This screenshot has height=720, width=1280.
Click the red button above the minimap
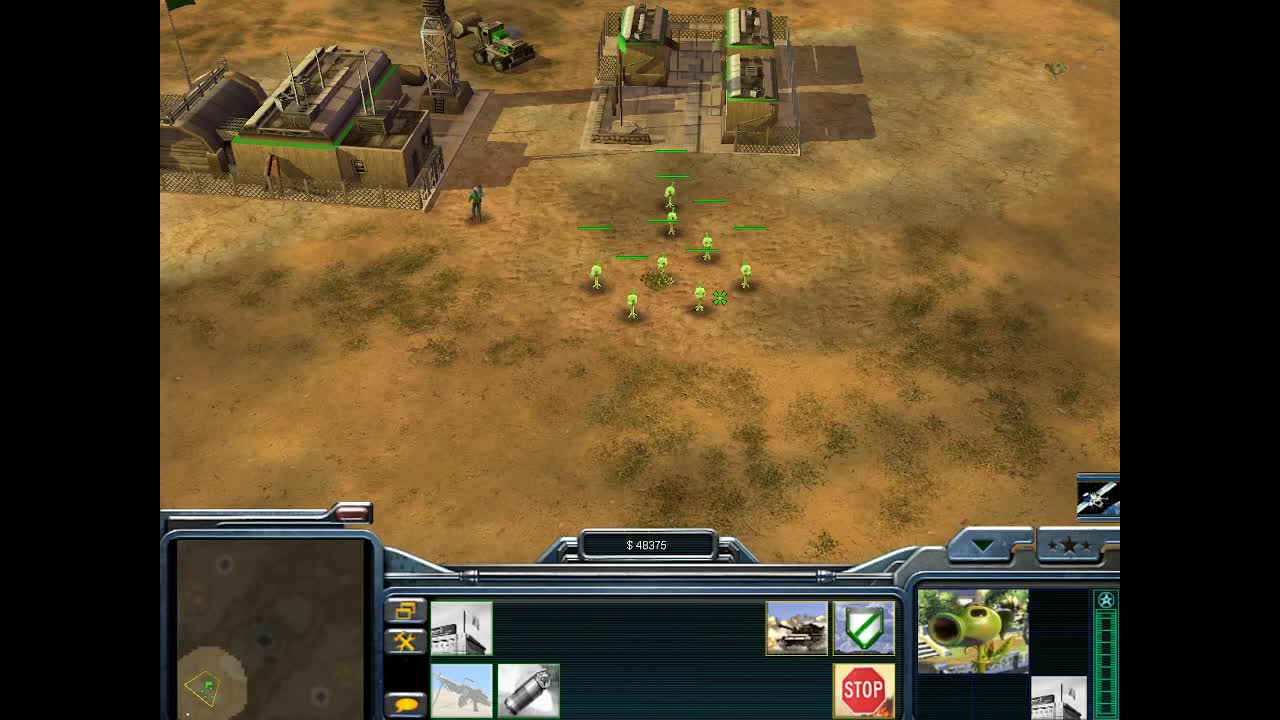[x=352, y=513]
